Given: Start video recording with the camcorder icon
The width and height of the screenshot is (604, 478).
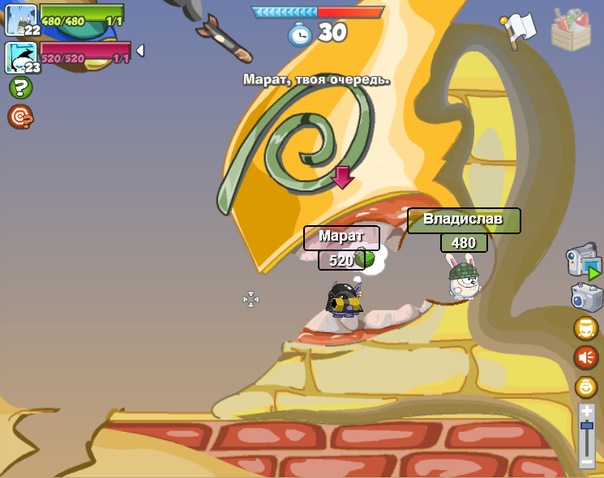Looking at the screenshot, I should [584, 261].
